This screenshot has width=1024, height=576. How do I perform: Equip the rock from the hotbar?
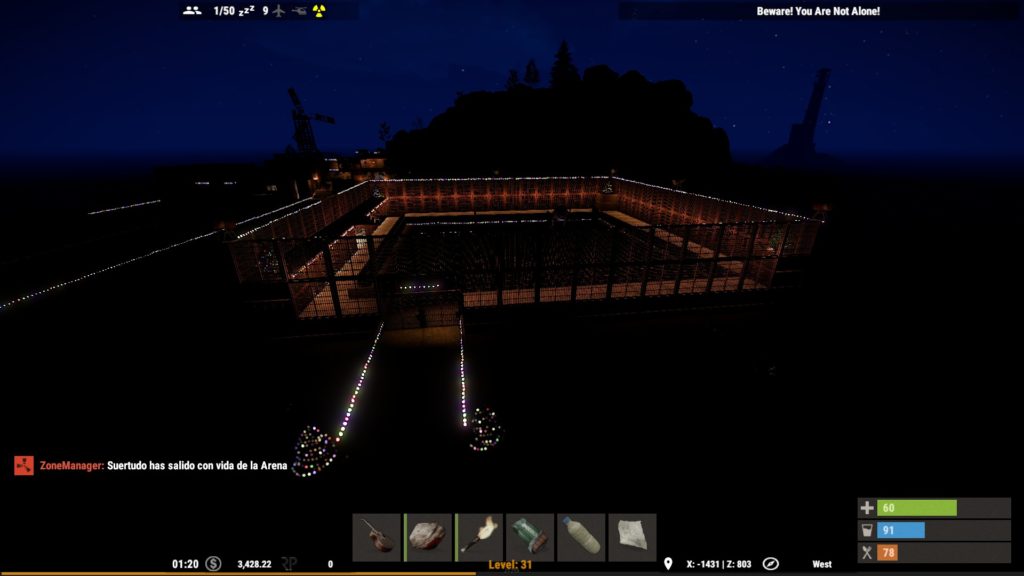429,537
